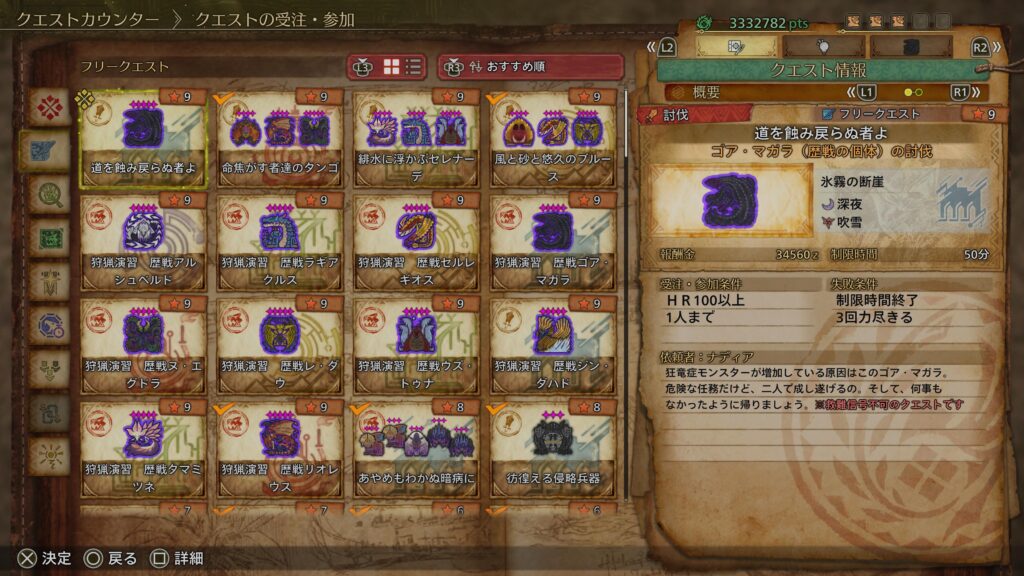The width and height of the screenshot is (1024, 576).
Task: Select the quest あやめもわかぬ暗病に
Action: coord(416,449)
